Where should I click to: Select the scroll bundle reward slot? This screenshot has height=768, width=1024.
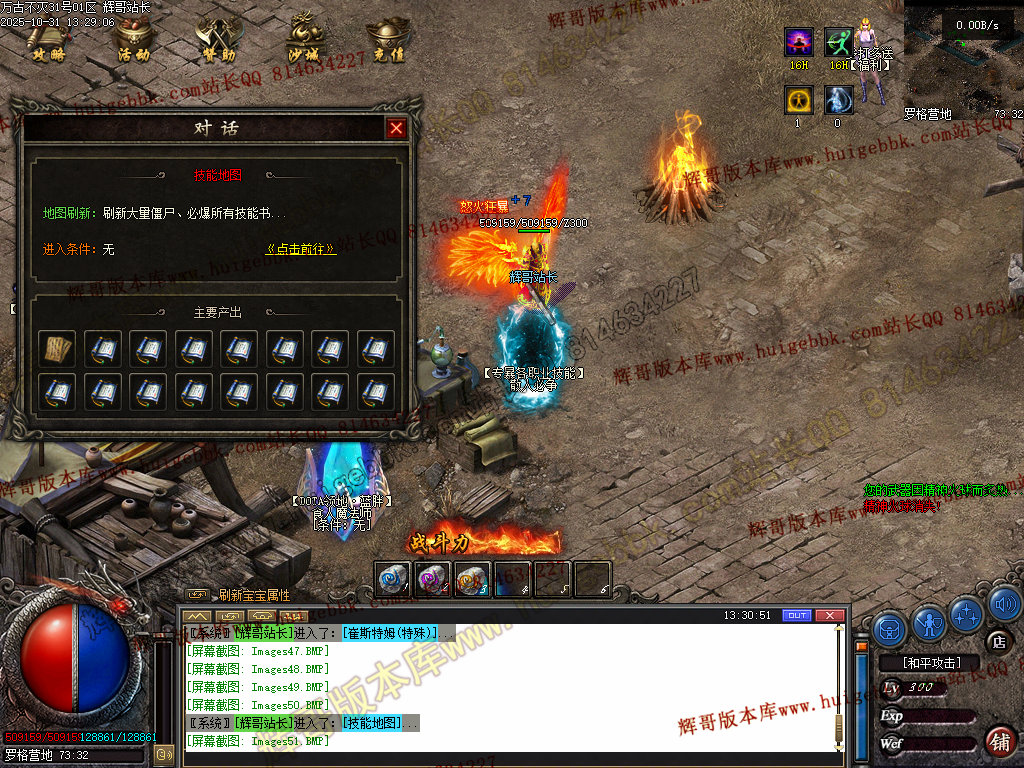pos(57,349)
